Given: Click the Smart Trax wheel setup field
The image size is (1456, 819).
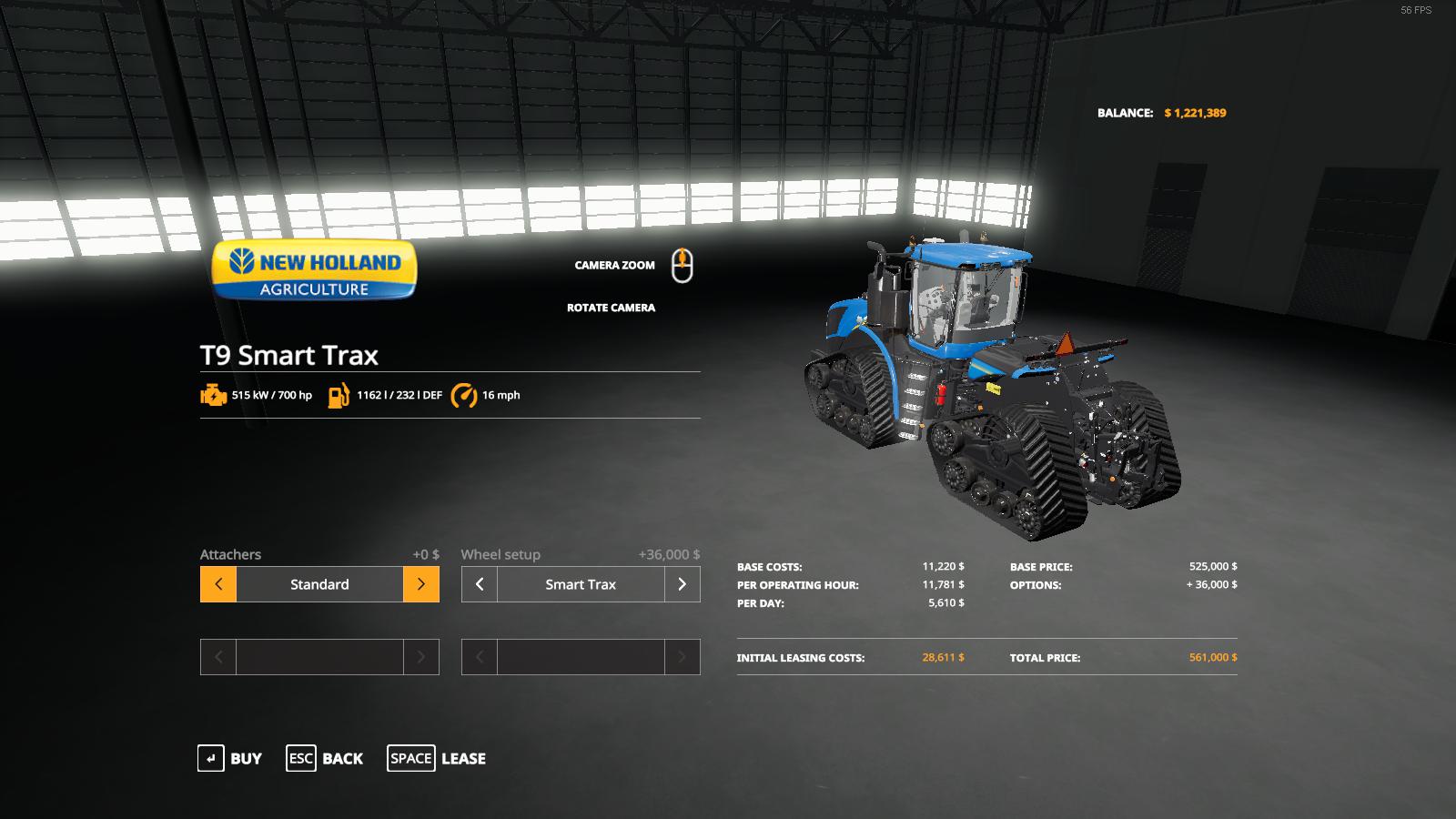Looking at the screenshot, I should pos(581,584).
